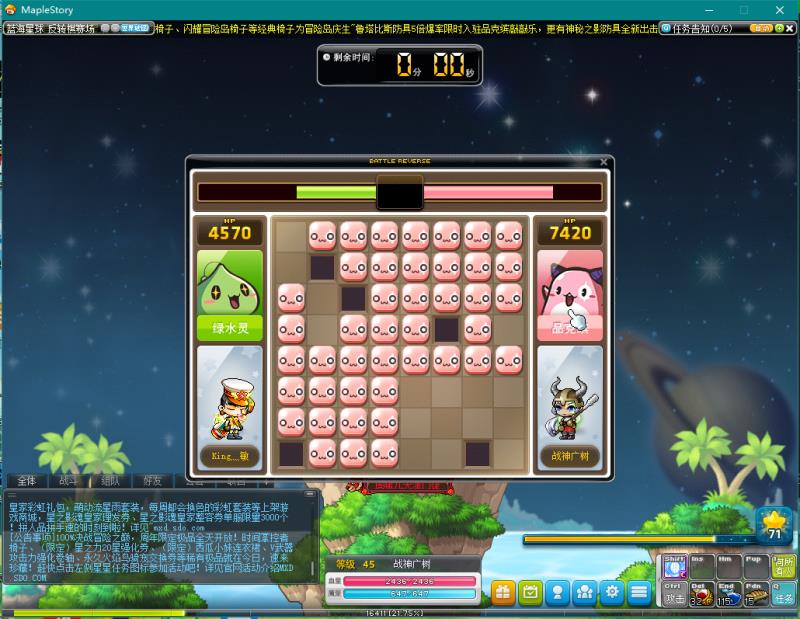Open the gear settings menu

coord(611,591)
